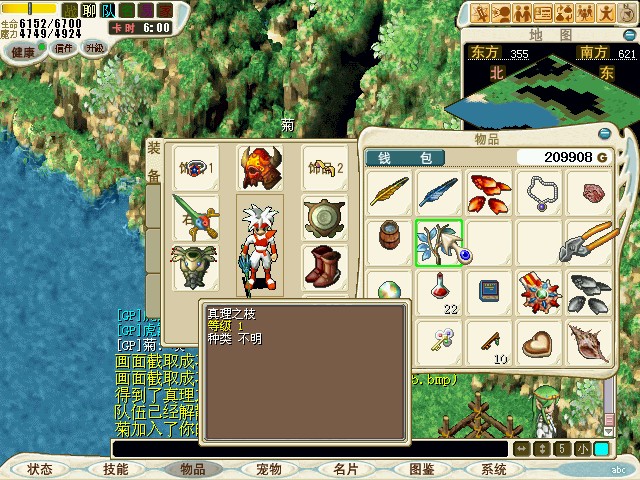The height and width of the screenshot is (480, 640).
Task: Click the 健康 health button
Action: click(x=23, y=50)
